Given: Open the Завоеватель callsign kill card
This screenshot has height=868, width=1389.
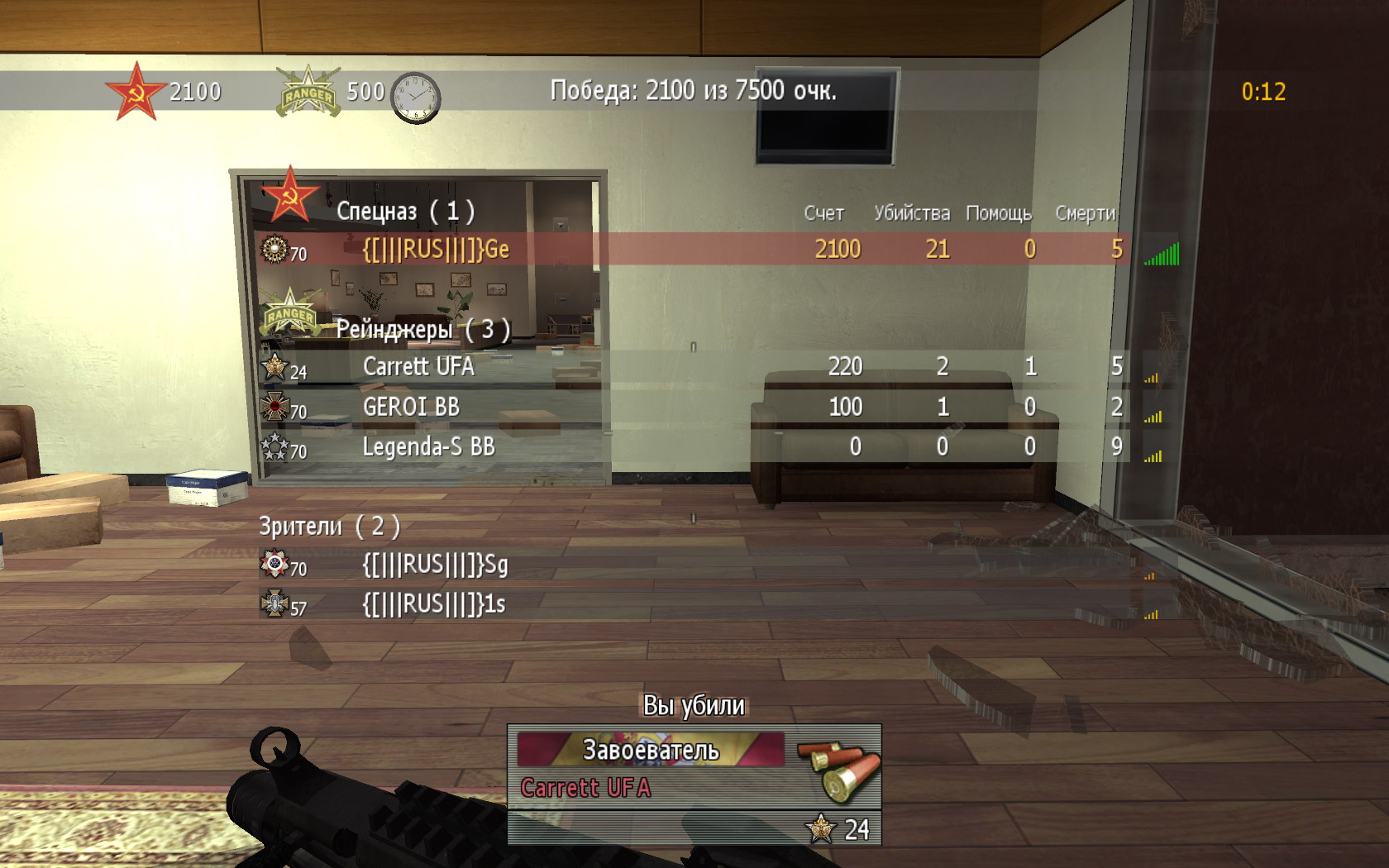Looking at the screenshot, I should click(650, 750).
